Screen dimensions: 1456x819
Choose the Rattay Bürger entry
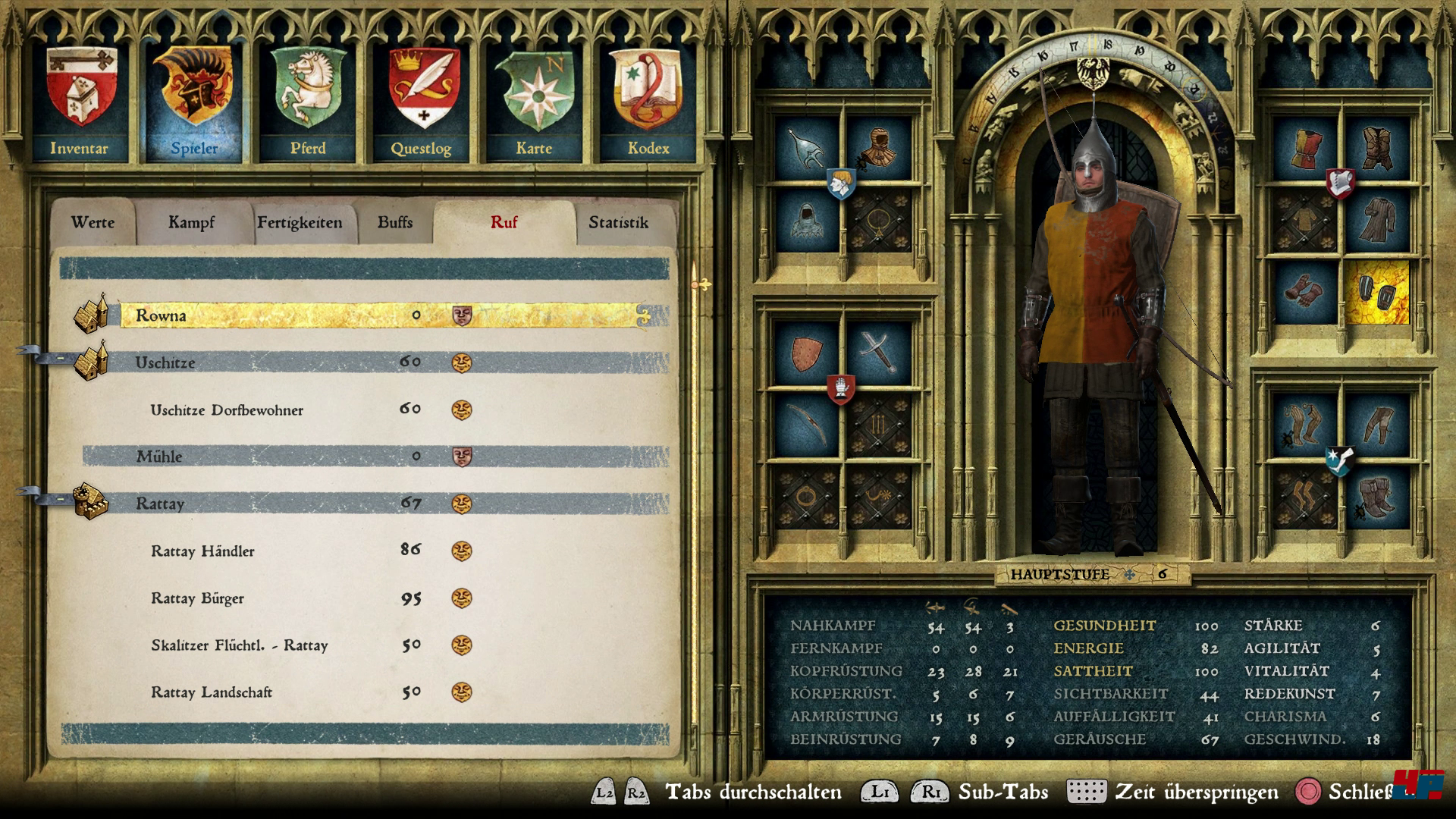coord(197,598)
